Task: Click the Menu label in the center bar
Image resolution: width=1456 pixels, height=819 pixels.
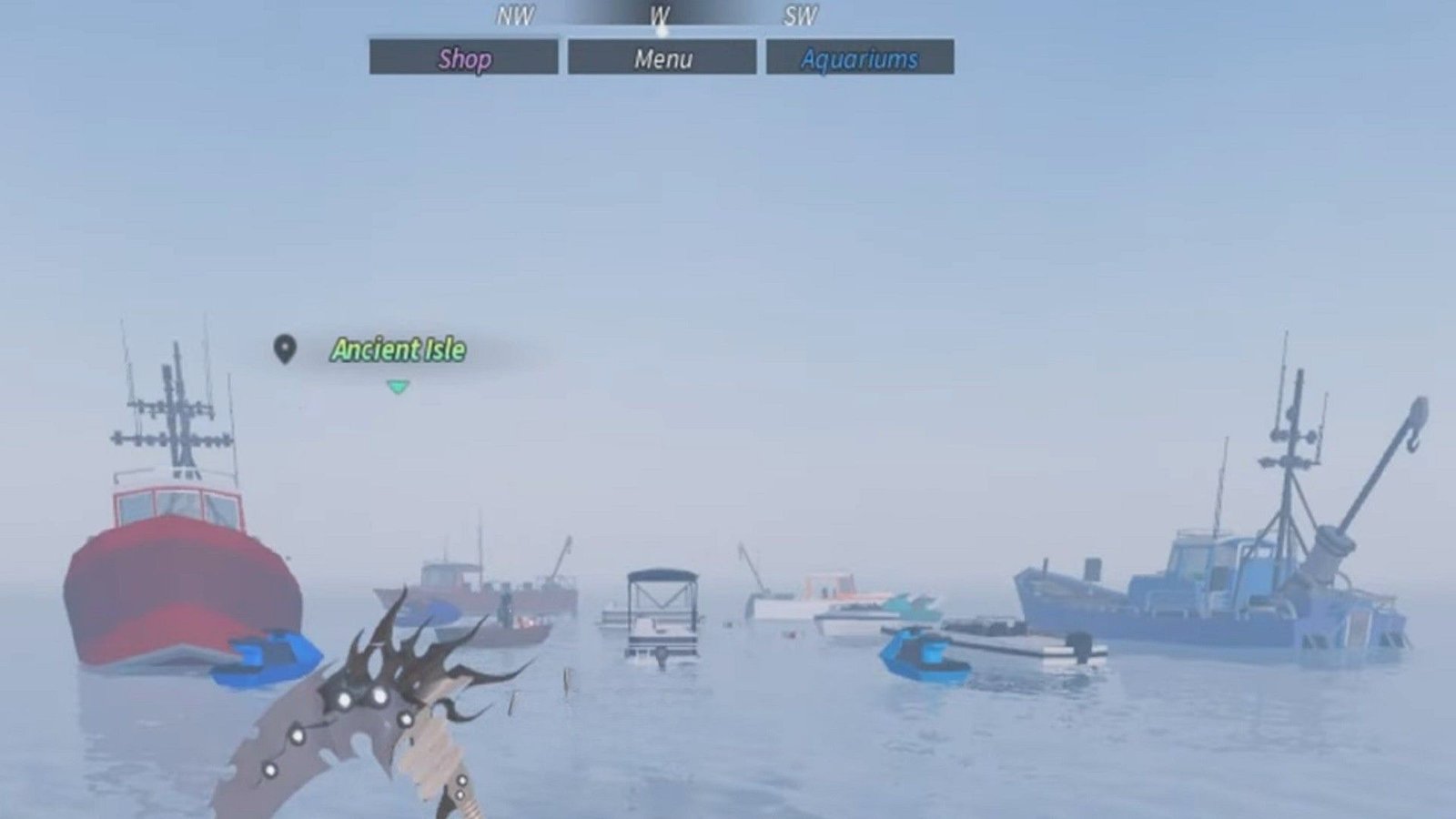Action: pos(662,59)
